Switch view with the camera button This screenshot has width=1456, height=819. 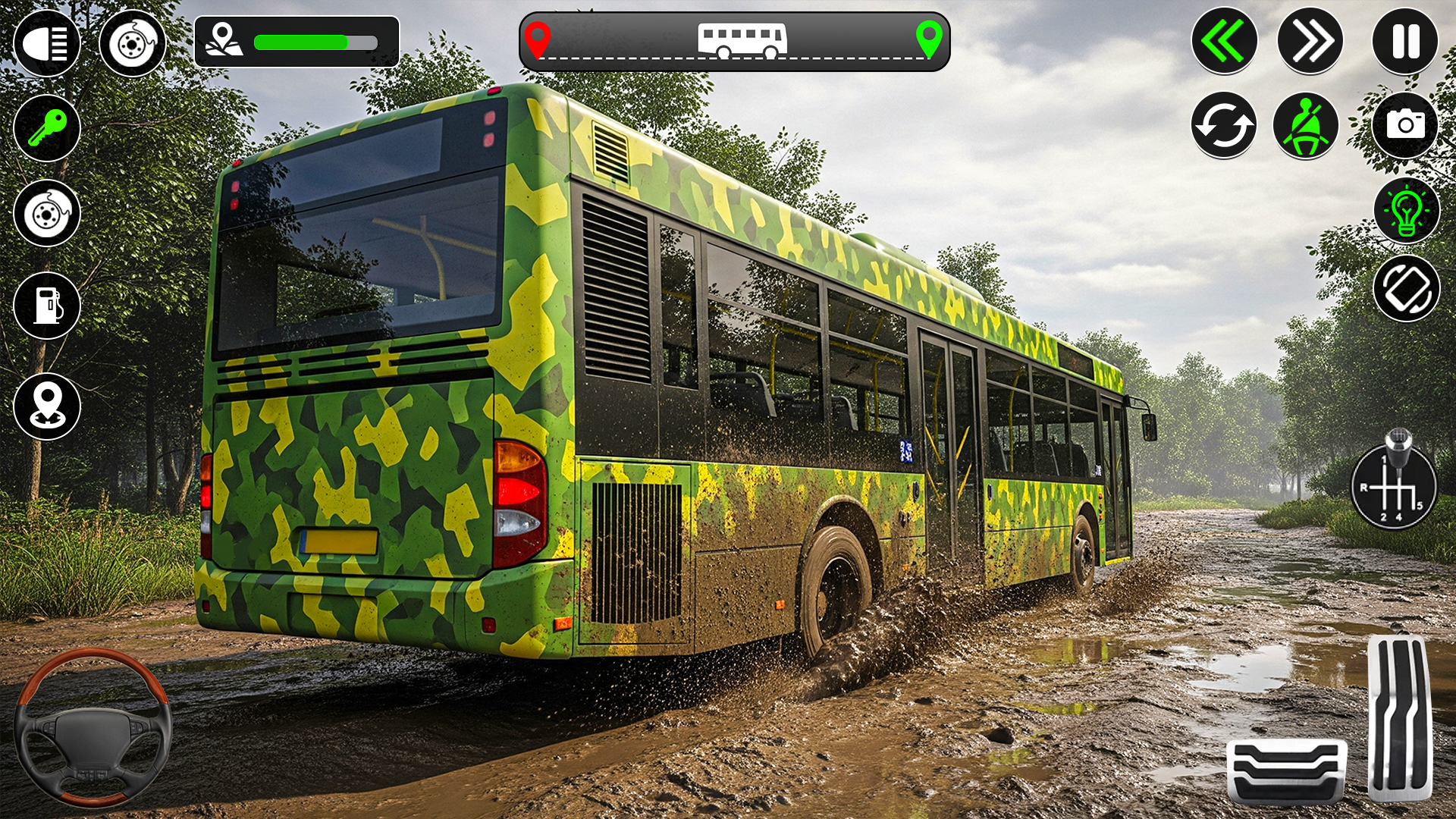coord(1405,124)
